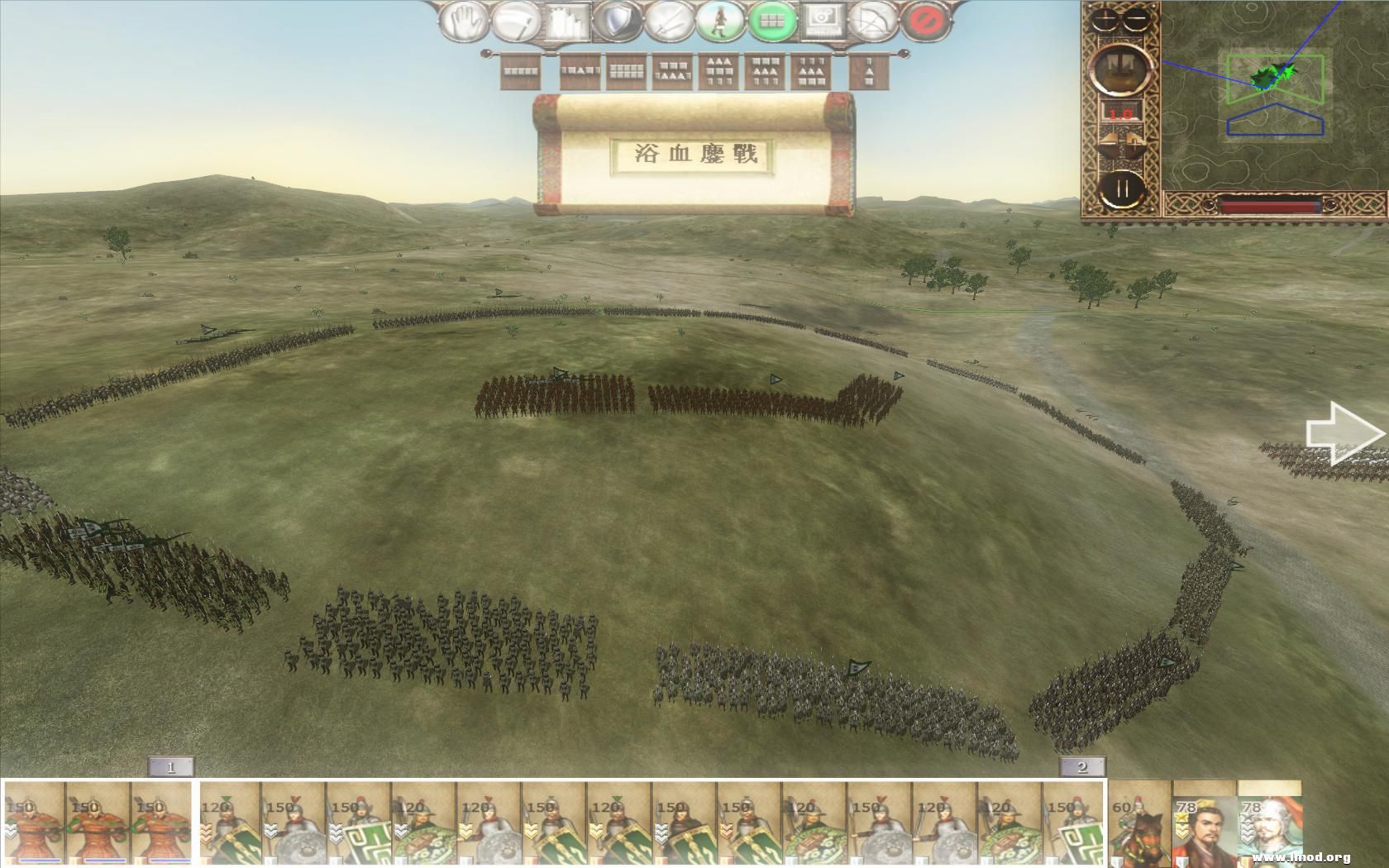Click the bow and arrow firing icon

click(x=872, y=21)
